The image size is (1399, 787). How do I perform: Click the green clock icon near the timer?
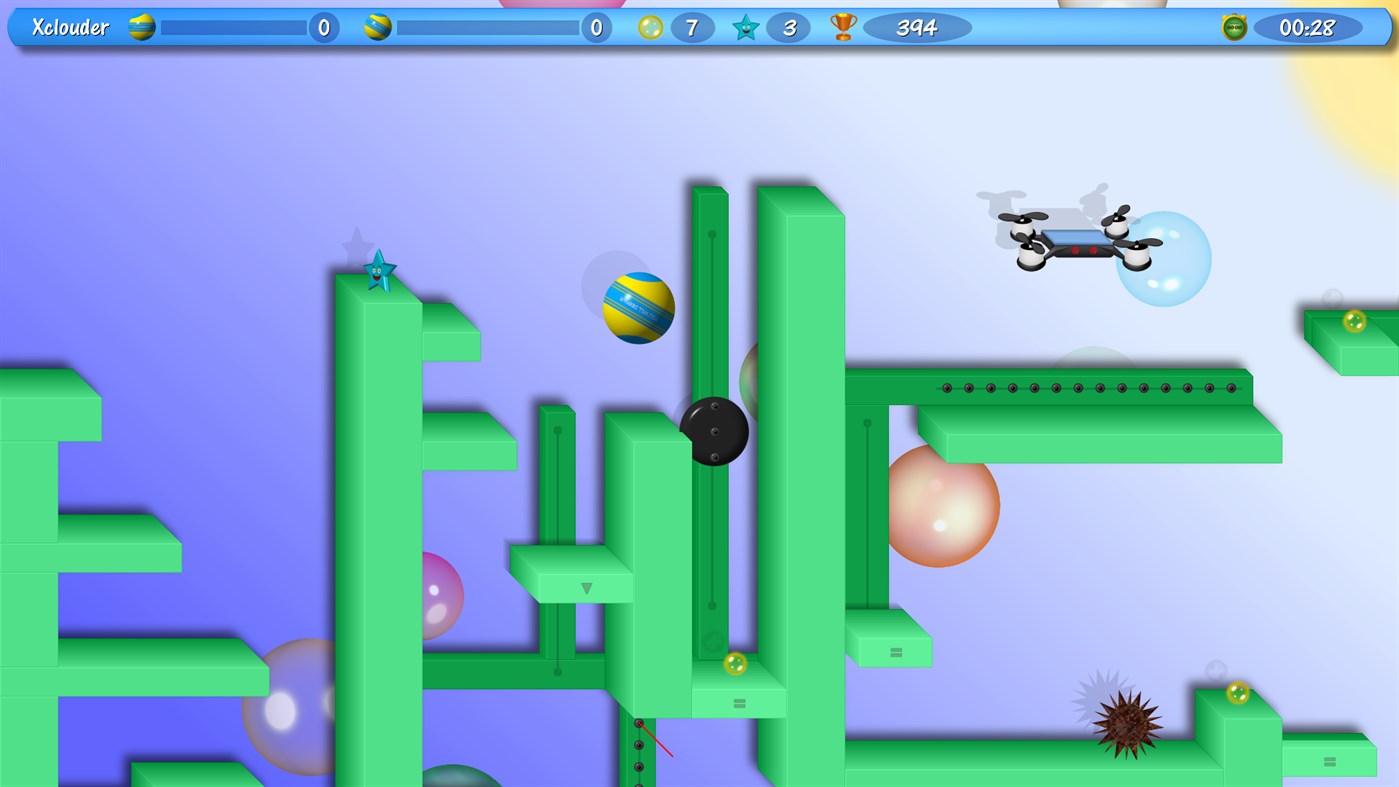click(1233, 27)
